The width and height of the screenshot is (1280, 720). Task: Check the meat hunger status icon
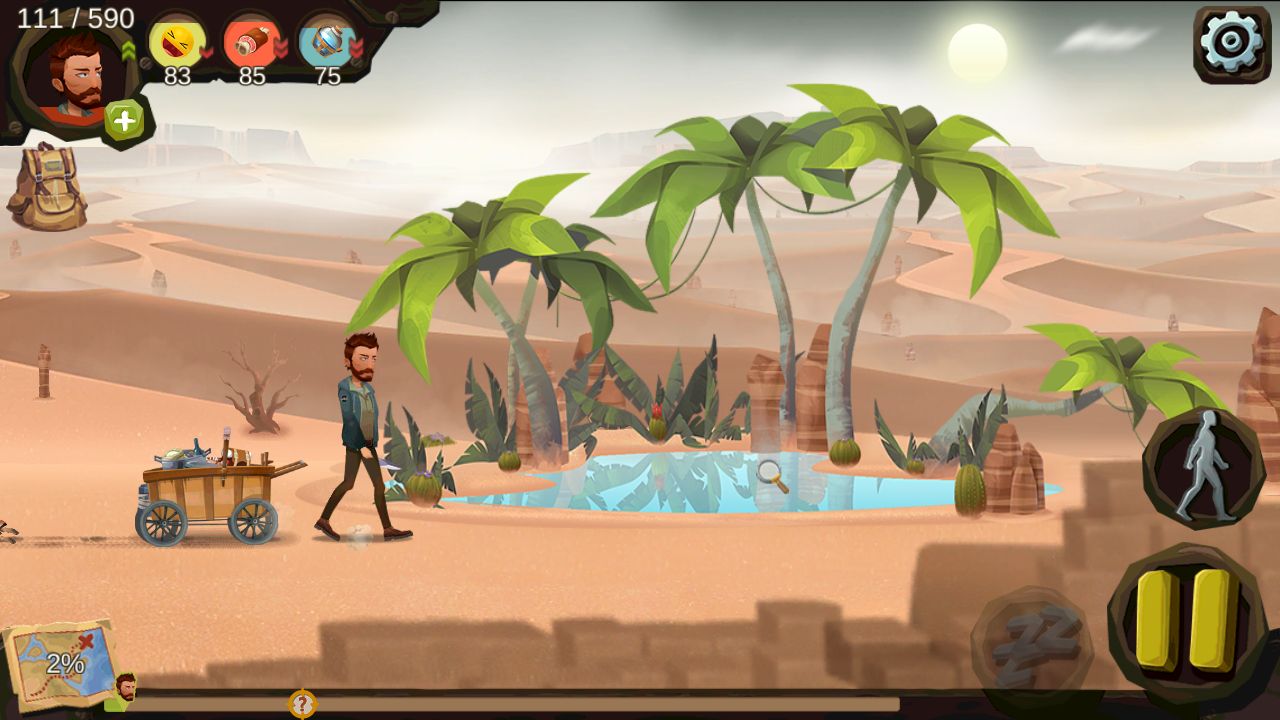click(x=252, y=43)
